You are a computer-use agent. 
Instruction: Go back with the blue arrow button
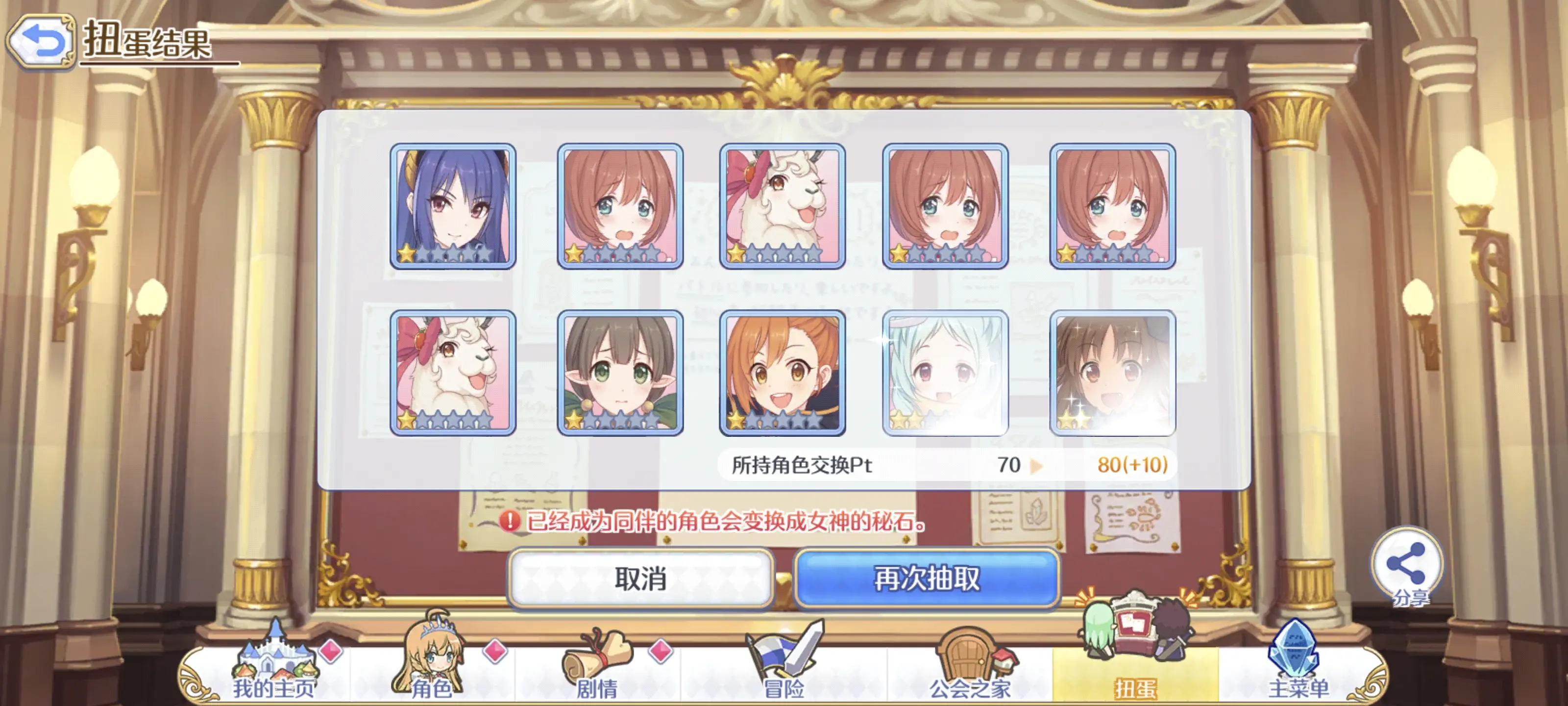pyautogui.click(x=41, y=41)
